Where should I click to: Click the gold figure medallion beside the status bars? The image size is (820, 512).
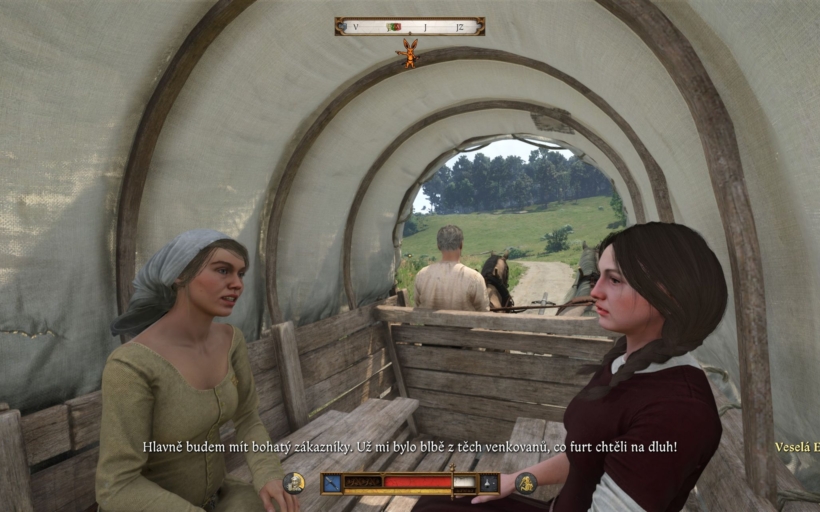pyautogui.click(x=526, y=483)
